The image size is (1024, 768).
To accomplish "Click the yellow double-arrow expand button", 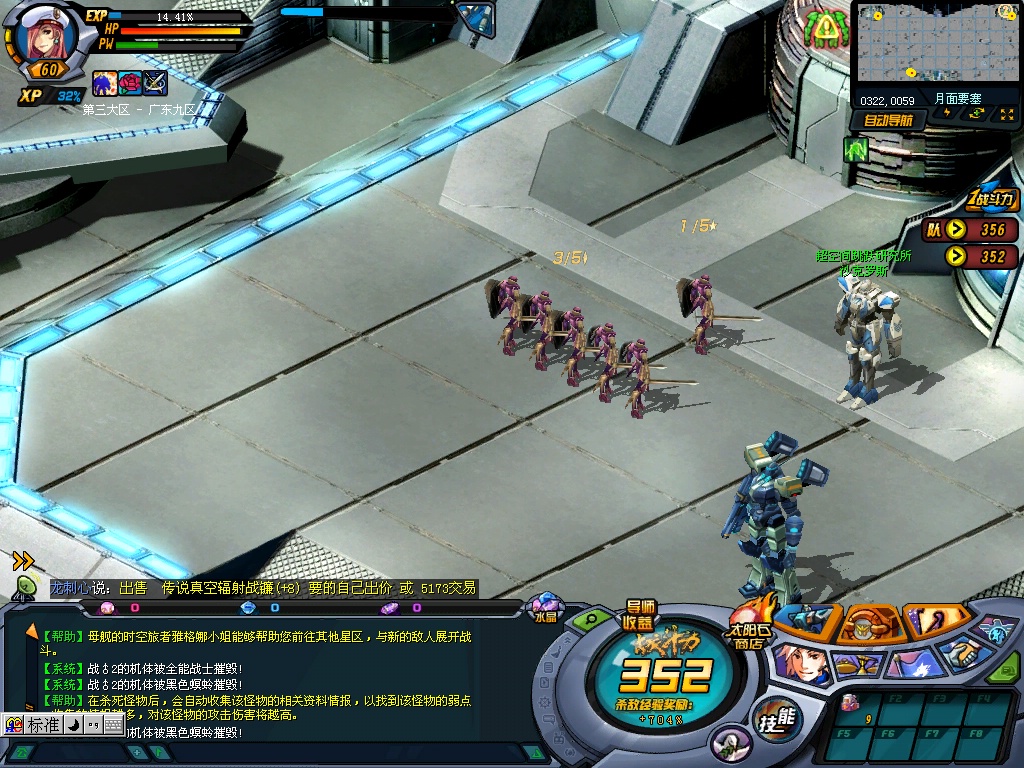I will point(23,561).
